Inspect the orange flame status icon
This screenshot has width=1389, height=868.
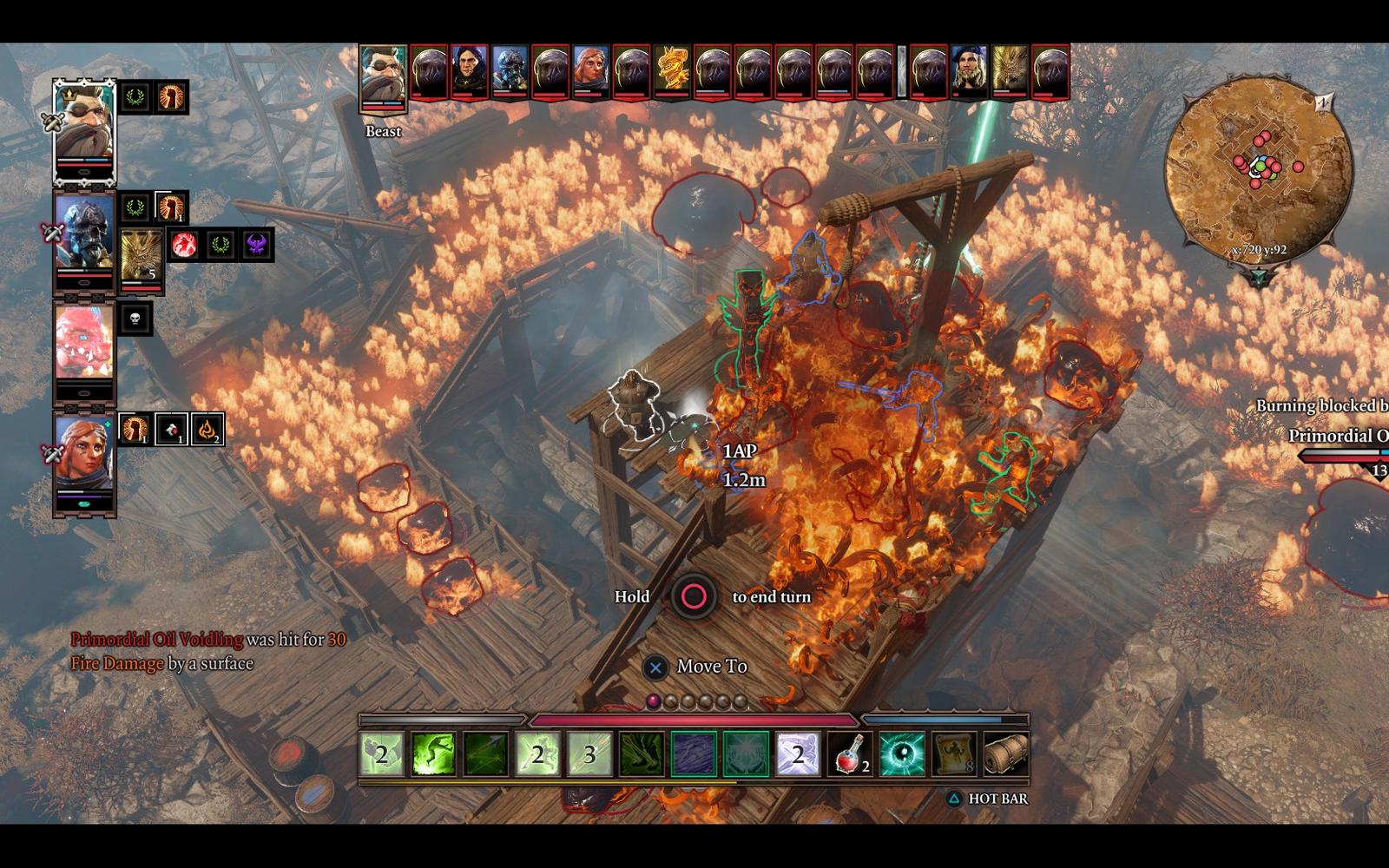pyautogui.click(x=207, y=429)
